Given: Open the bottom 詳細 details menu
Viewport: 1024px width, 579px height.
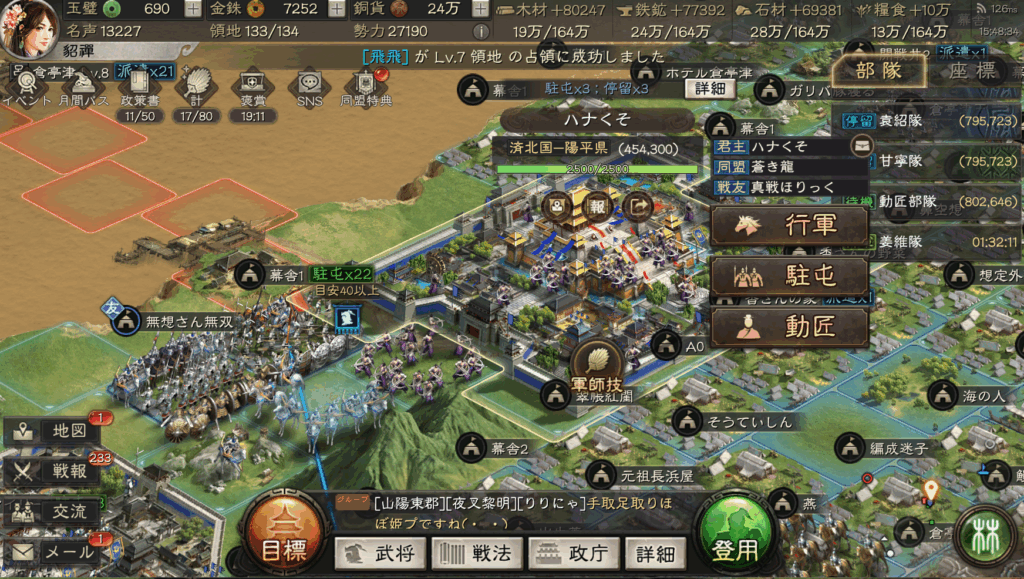Looking at the screenshot, I should pyautogui.click(x=655, y=551).
